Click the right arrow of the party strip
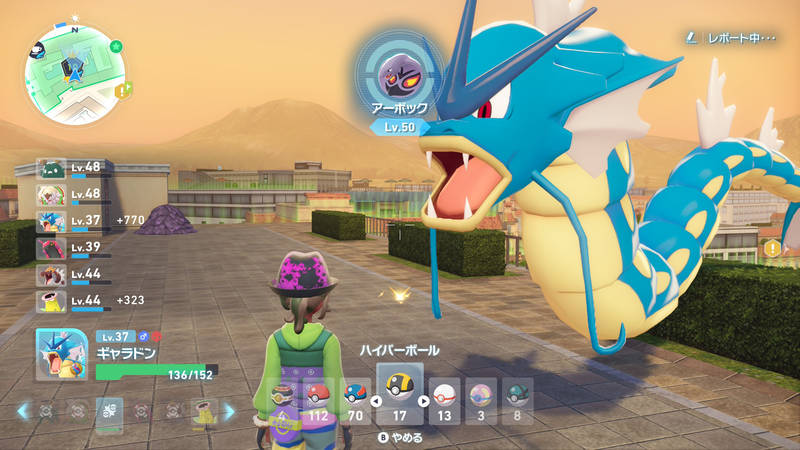 point(229,411)
